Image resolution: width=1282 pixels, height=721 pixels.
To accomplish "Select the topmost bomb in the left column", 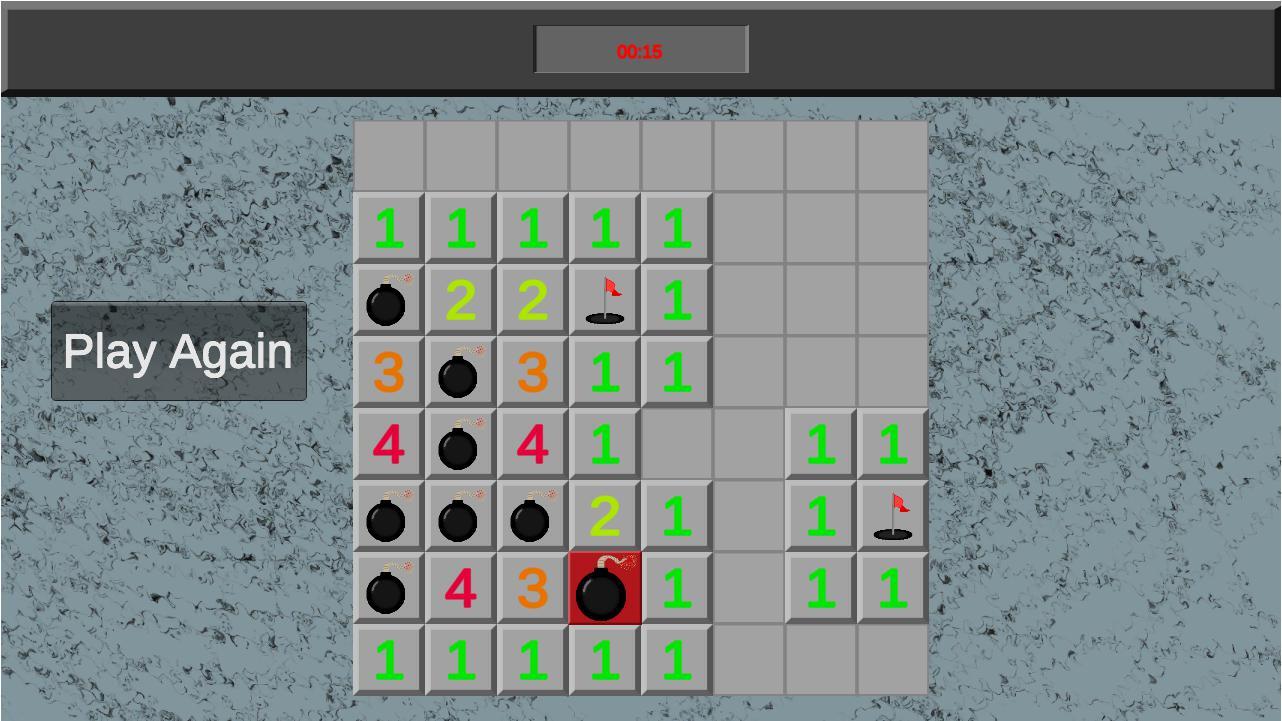I will (x=388, y=301).
